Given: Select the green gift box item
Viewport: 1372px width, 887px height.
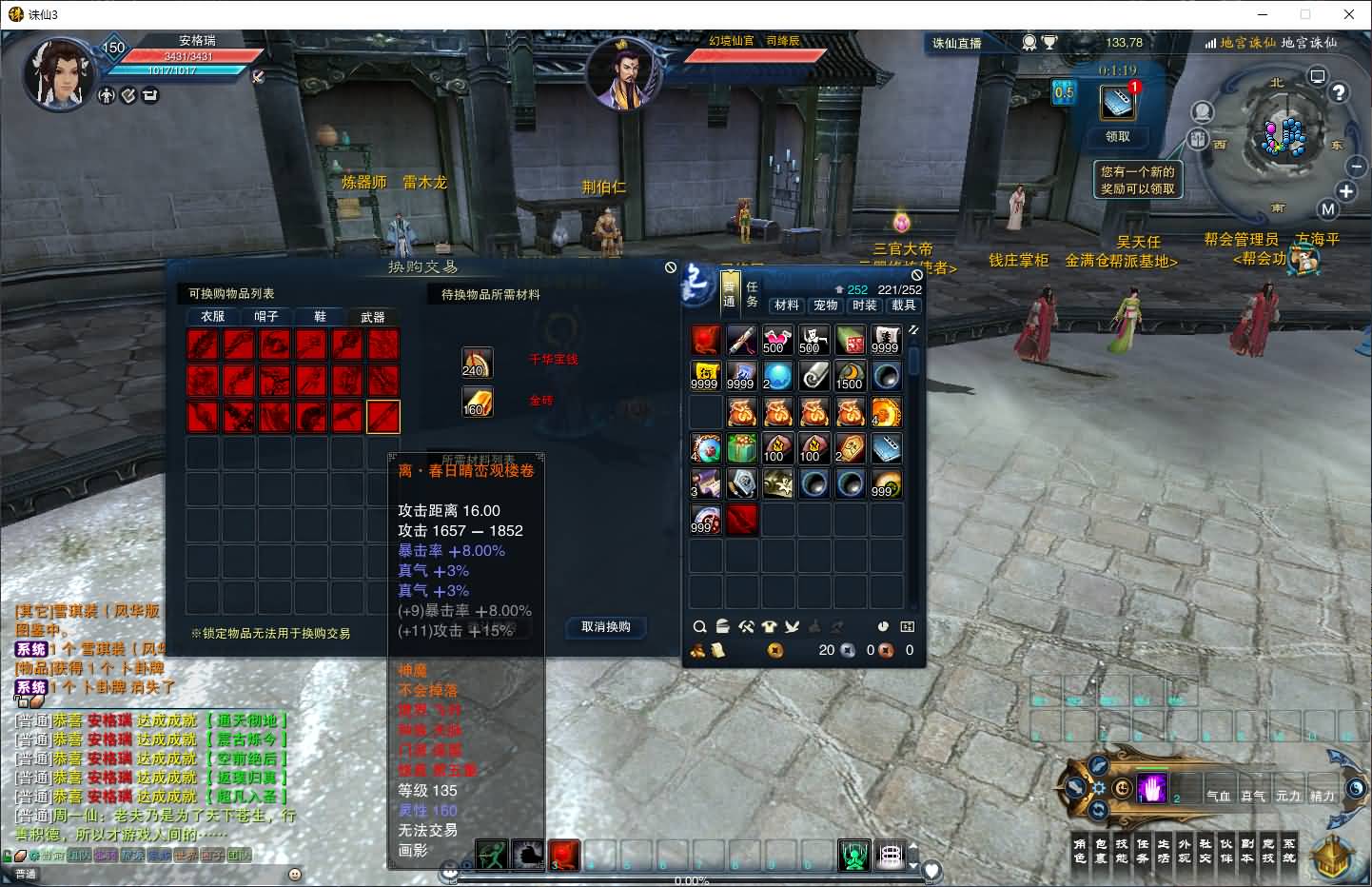Looking at the screenshot, I should point(741,448).
